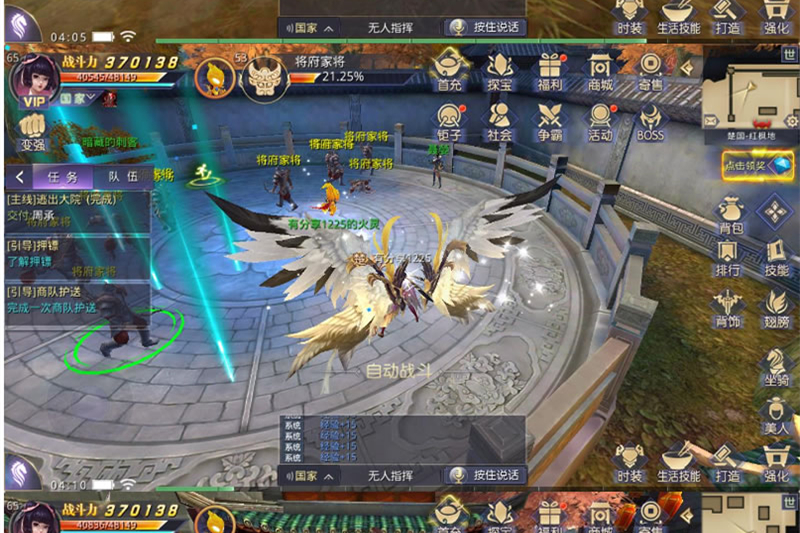Open the 美人 beauty menu
The image size is (800, 533).
point(776,413)
